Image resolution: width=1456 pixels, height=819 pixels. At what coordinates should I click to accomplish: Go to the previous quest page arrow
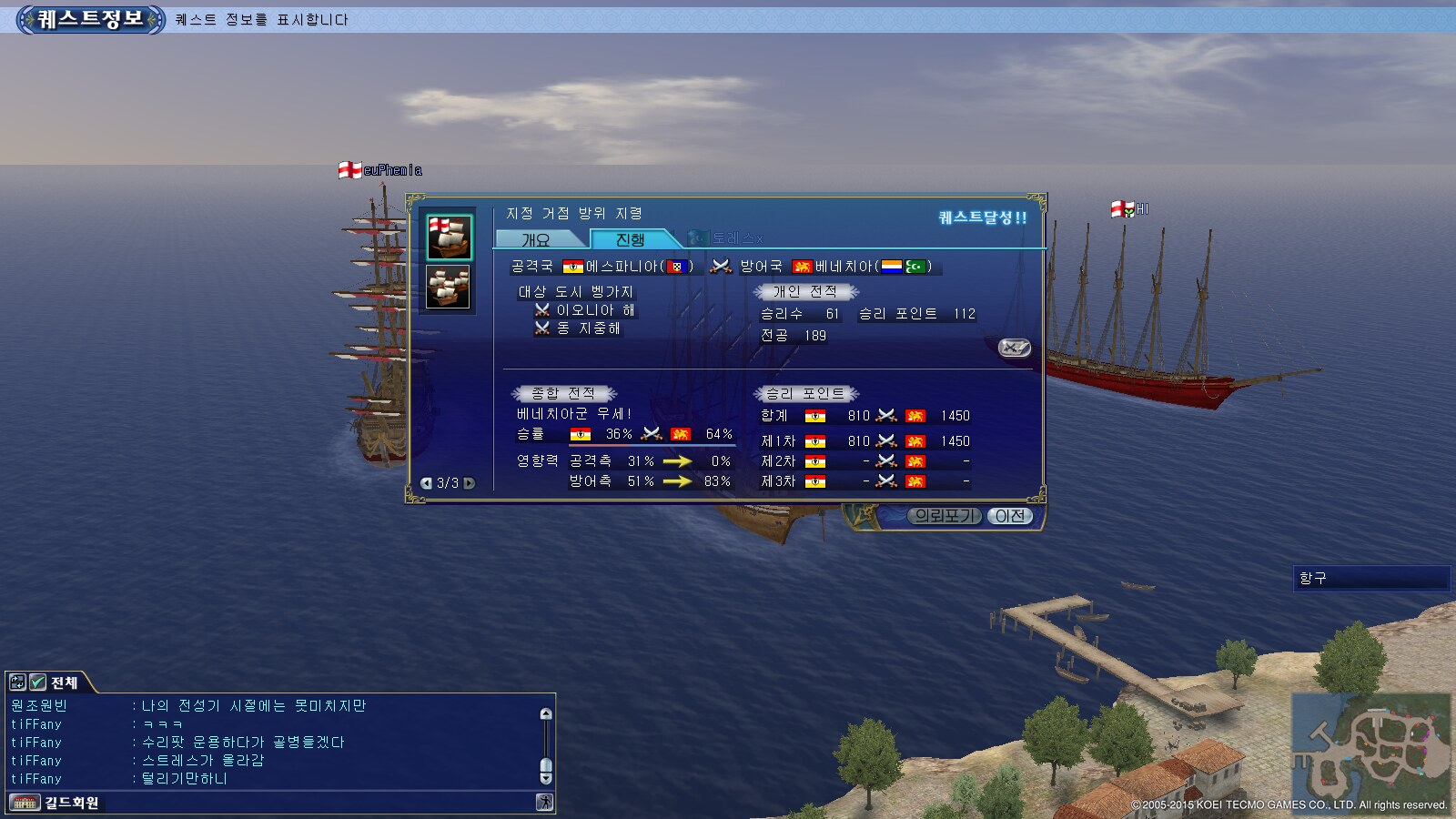tap(426, 483)
